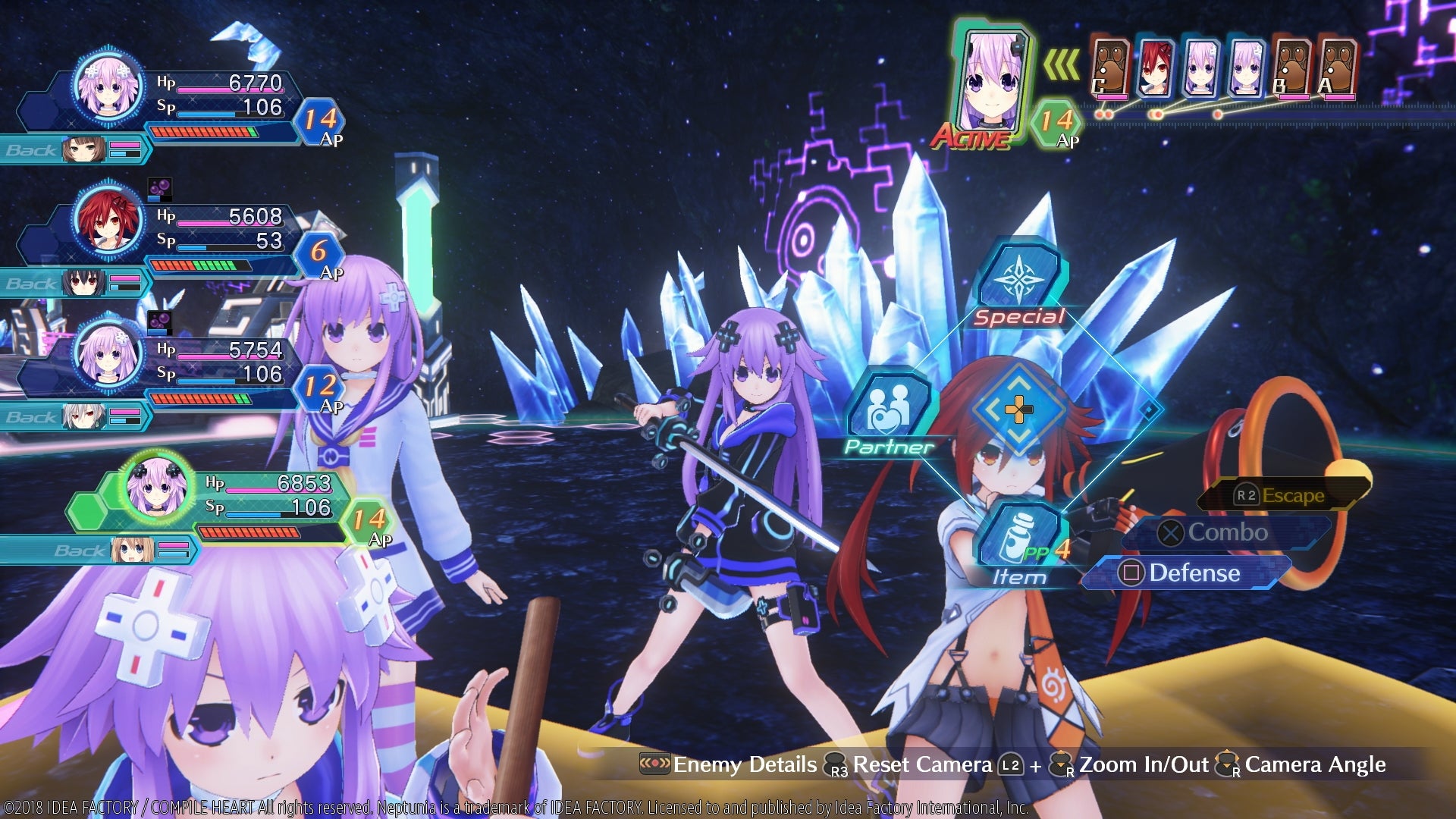Select highlighted party member with 6853 HP

tap(157, 486)
